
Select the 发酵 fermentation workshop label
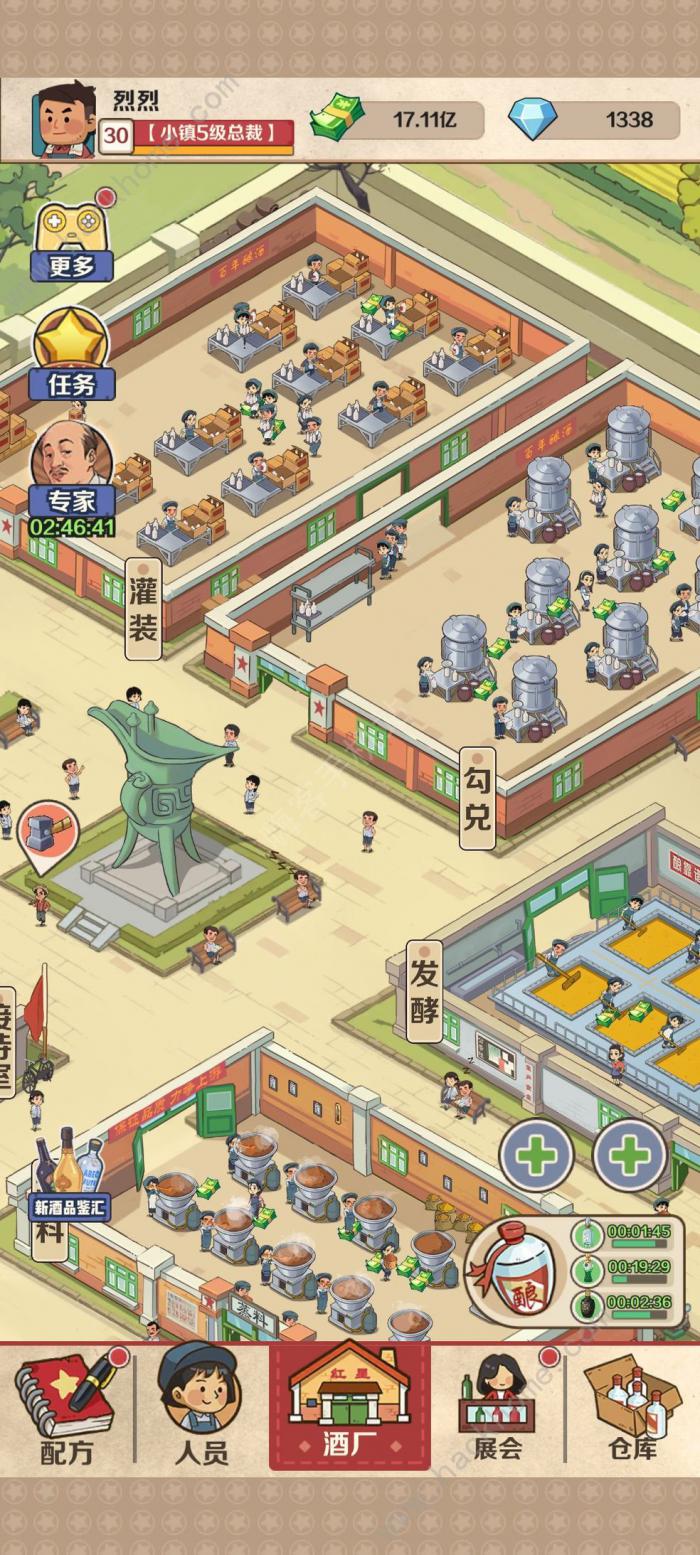coord(424,990)
